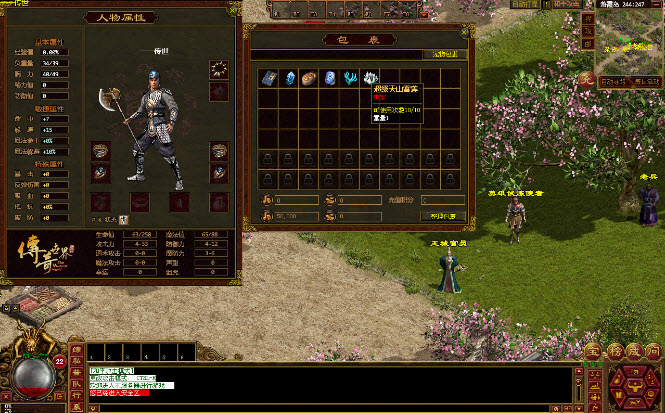Select the orange round item in bag

point(309,78)
